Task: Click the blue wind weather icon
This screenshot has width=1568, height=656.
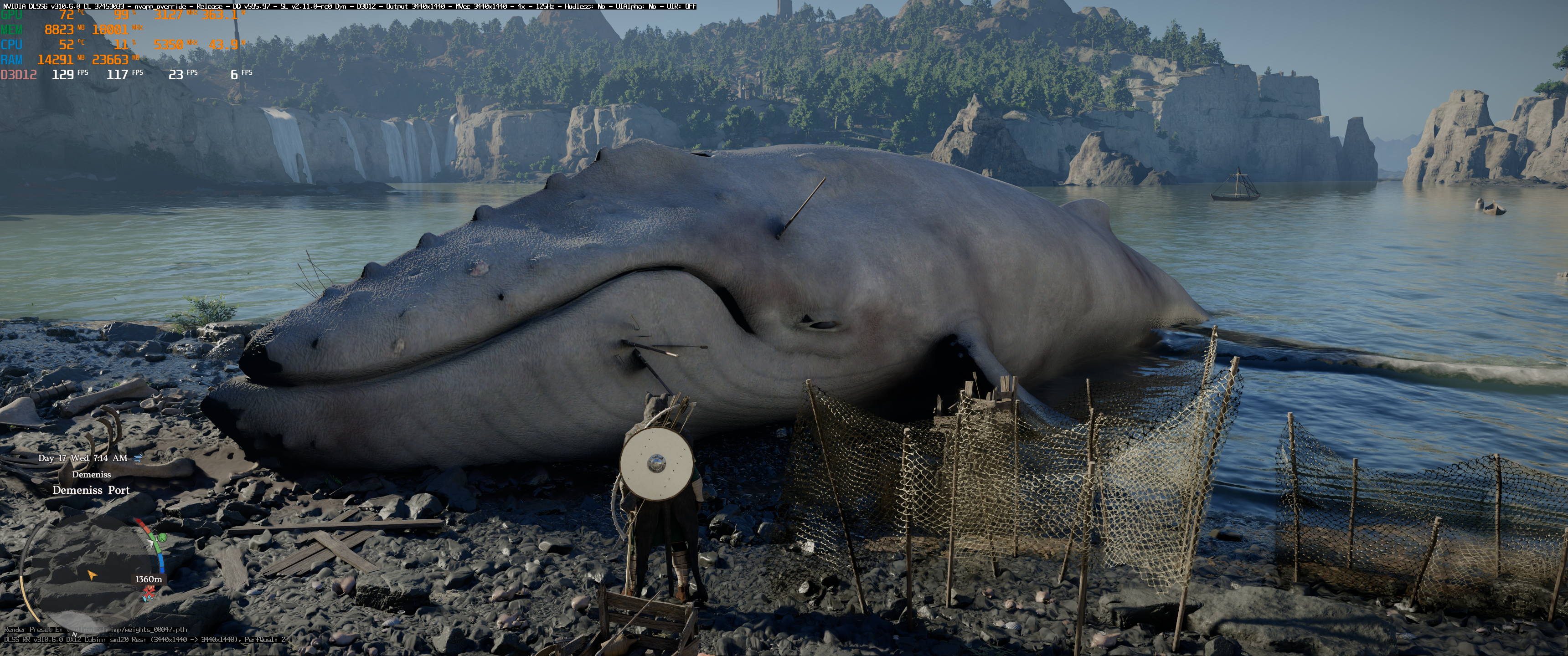Action: tap(138, 458)
